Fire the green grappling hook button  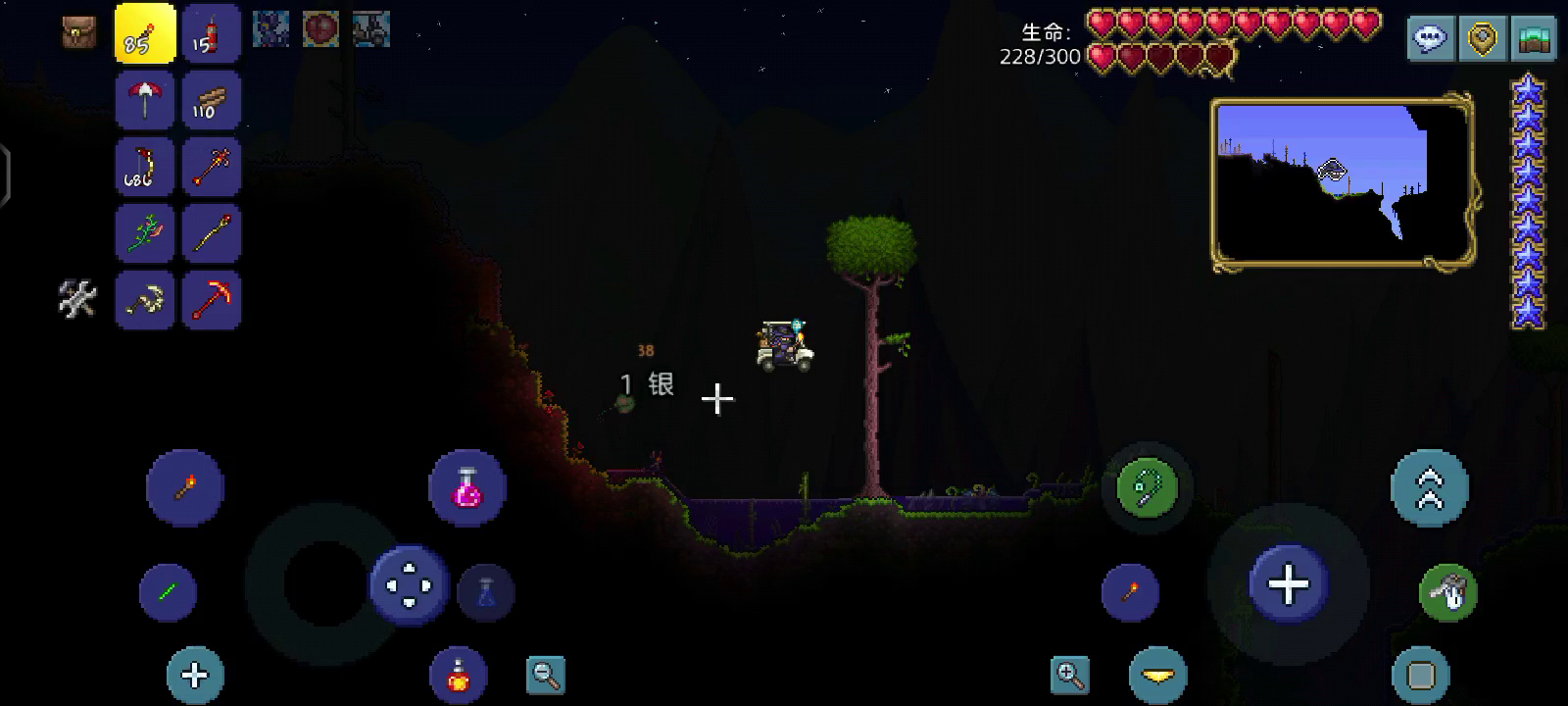(1148, 487)
